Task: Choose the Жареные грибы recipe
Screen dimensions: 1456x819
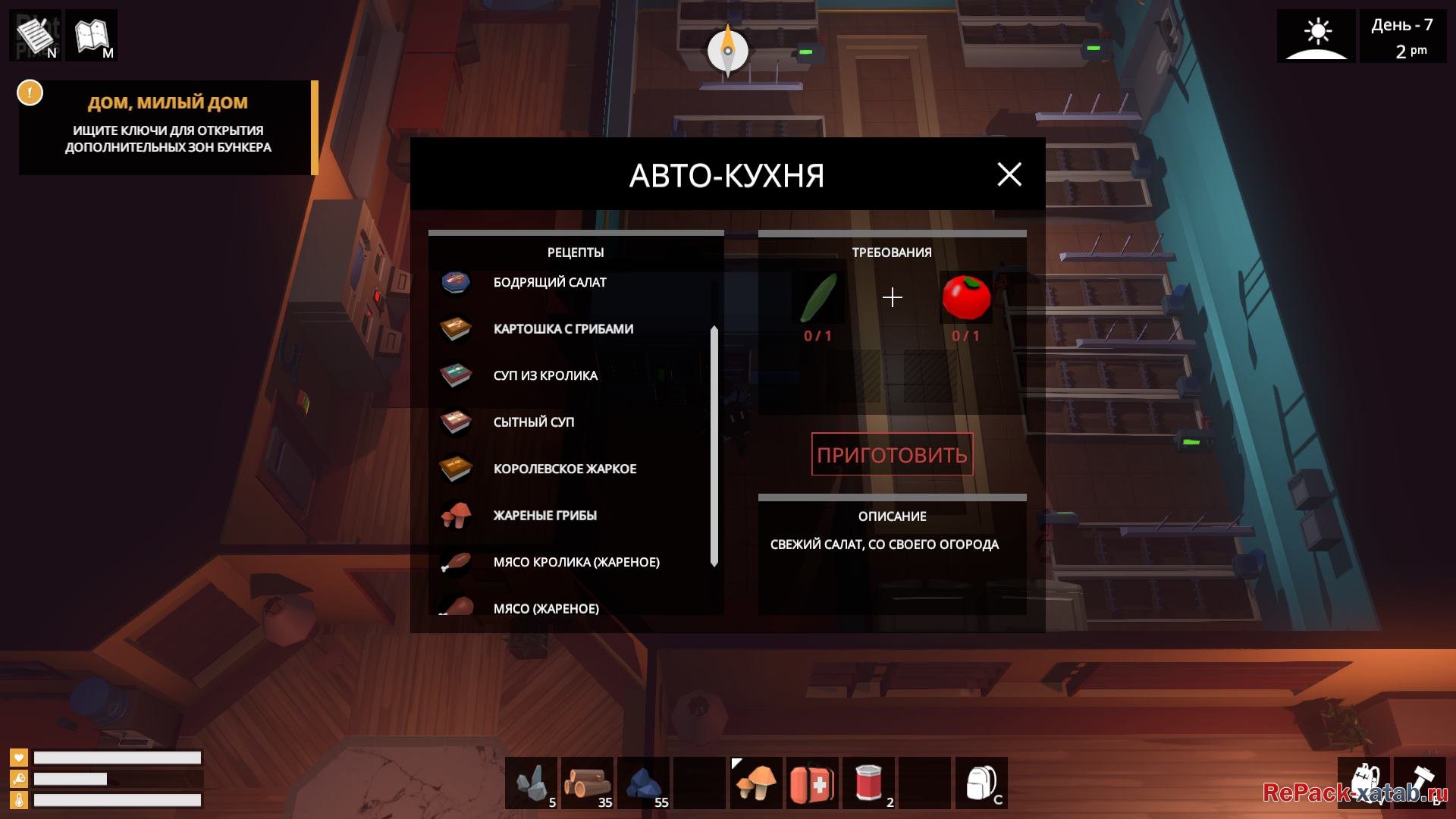Action: (x=544, y=516)
